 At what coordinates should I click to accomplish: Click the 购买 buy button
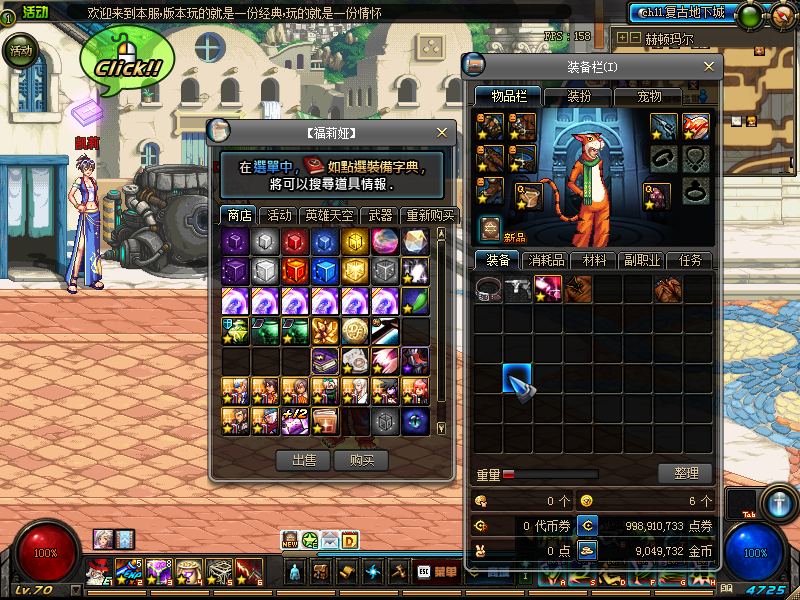(361, 460)
